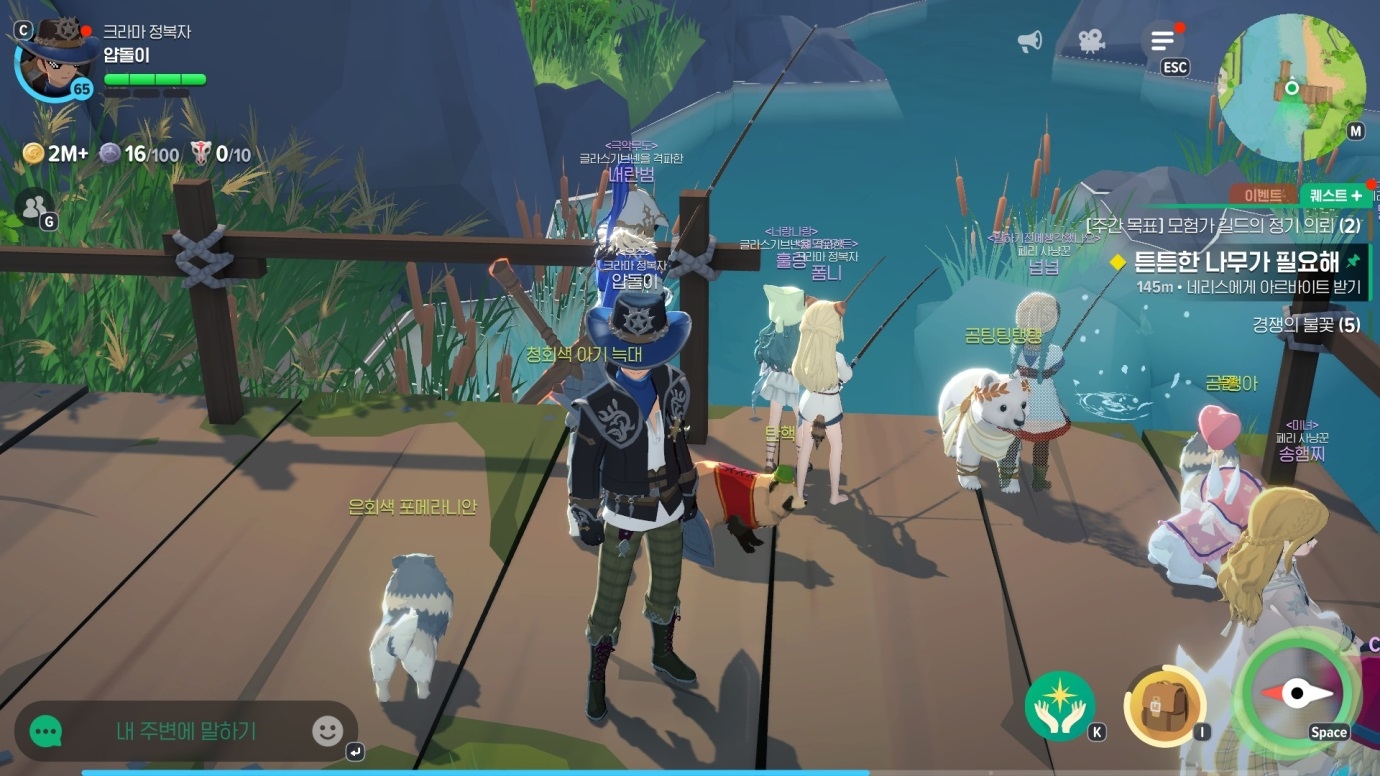Select the 튼튼한 나무가 필요해 quest tracker
This screenshot has height=776, width=1380.
click(1235, 263)
